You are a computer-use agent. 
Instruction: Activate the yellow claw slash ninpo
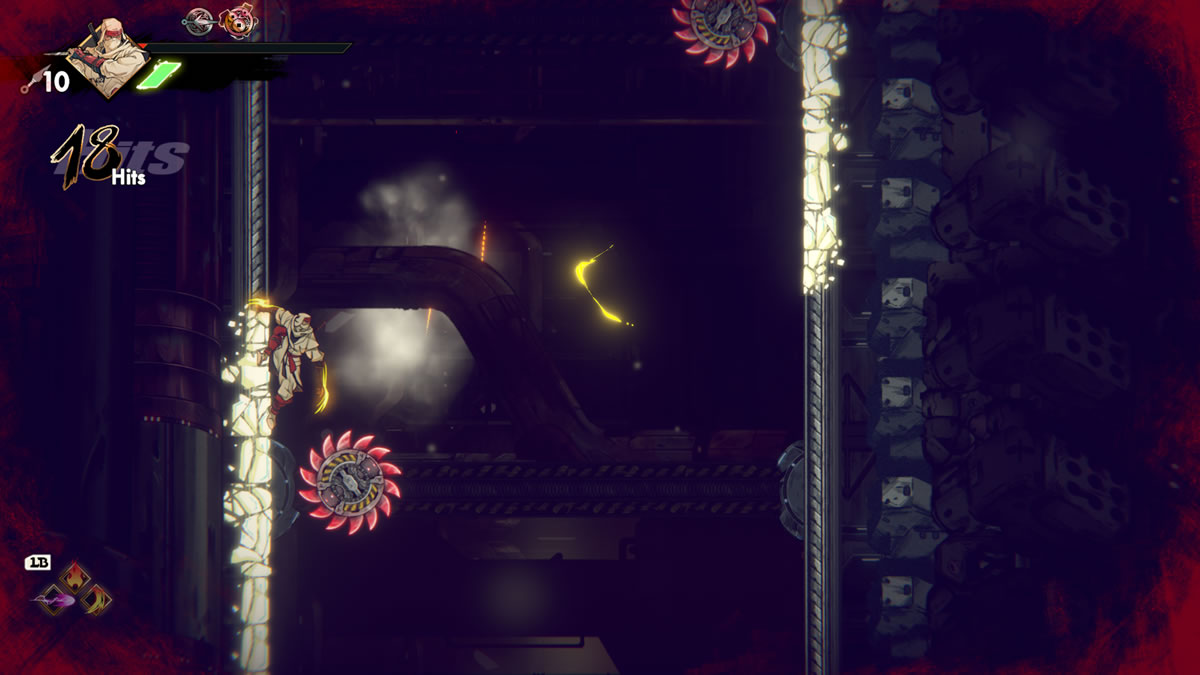[96, 599]
